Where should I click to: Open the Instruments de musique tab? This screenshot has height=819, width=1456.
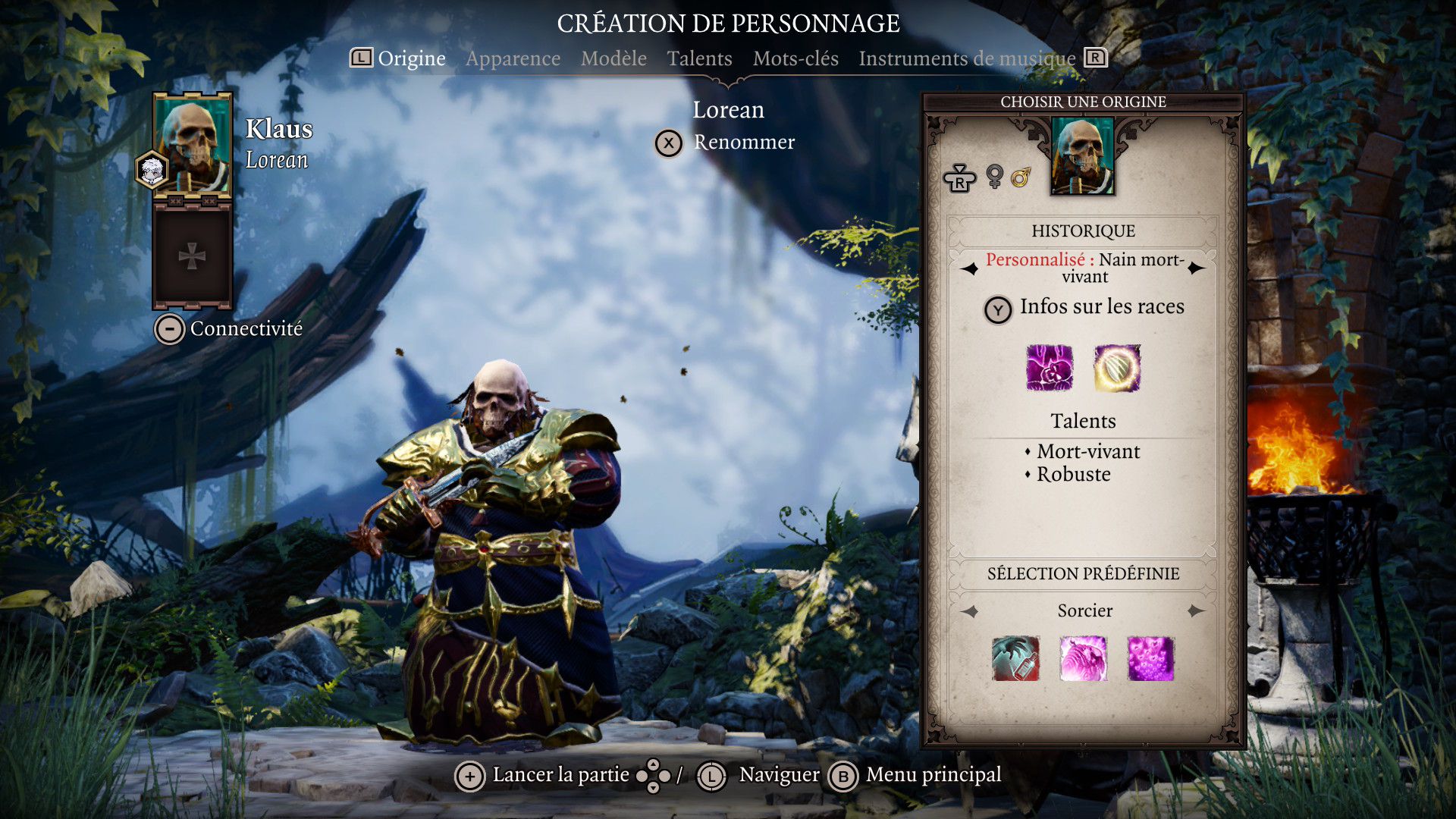click(x=967, y=58)
